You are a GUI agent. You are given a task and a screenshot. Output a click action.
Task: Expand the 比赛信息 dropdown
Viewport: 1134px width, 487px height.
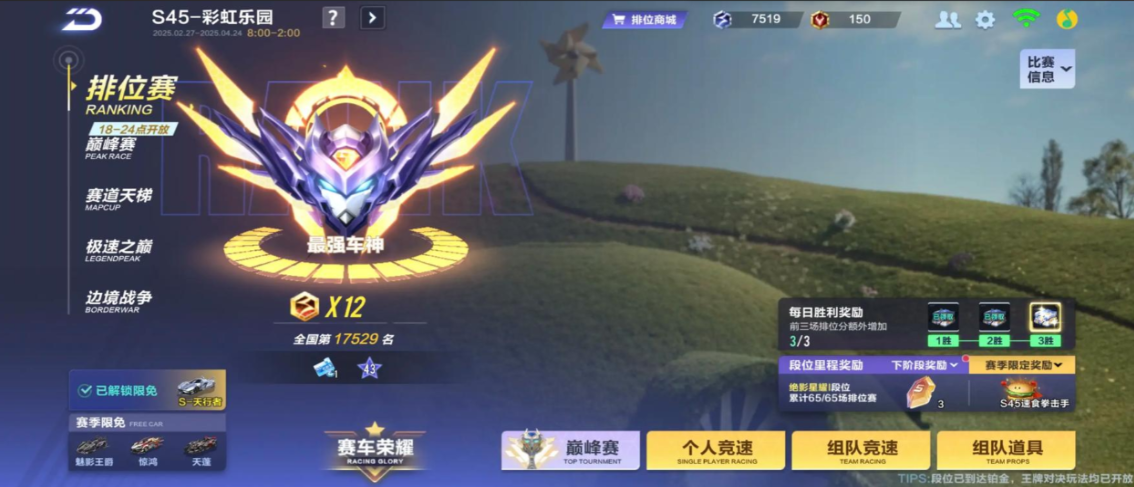1047,69
